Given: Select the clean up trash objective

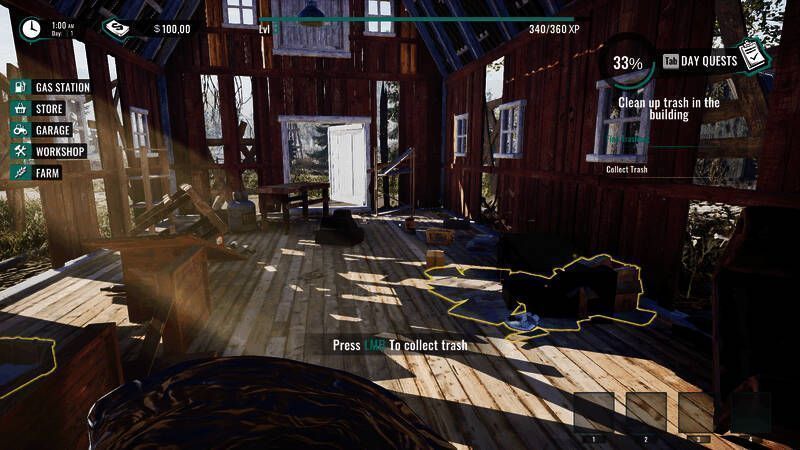Looking at the screenshot, I should point(668,108).
